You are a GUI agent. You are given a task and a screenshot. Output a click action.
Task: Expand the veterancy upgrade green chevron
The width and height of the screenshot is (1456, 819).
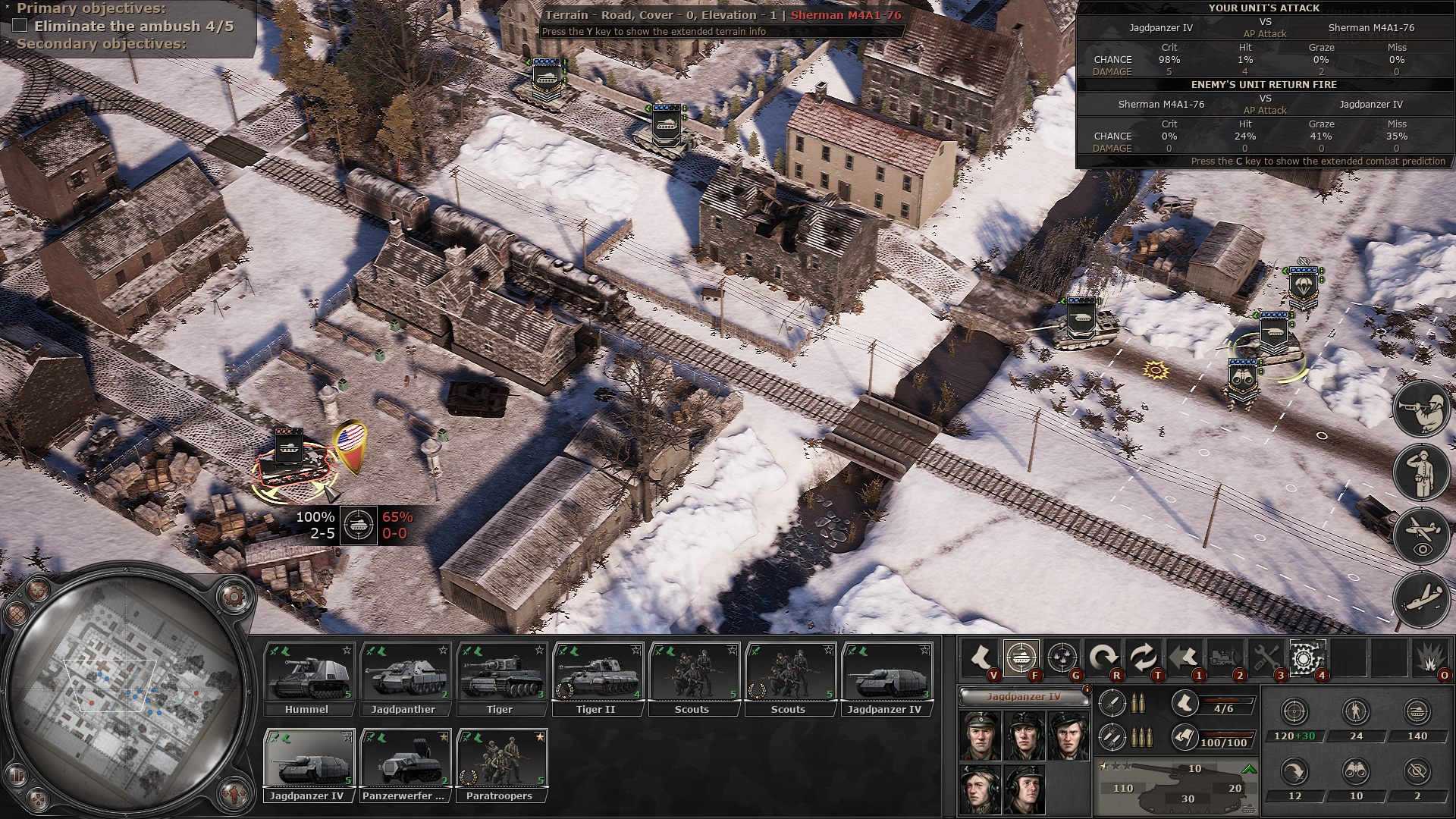tap(1248, 770)
